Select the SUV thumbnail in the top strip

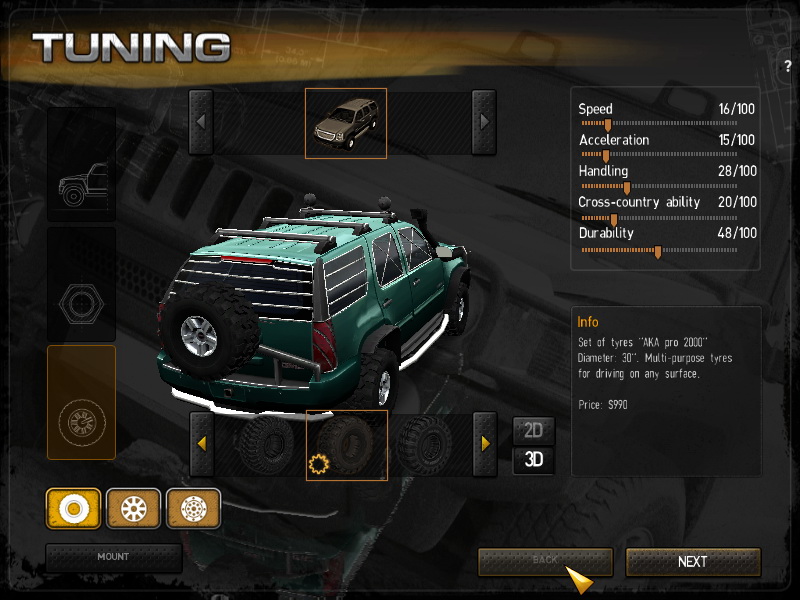coord(346,122)
